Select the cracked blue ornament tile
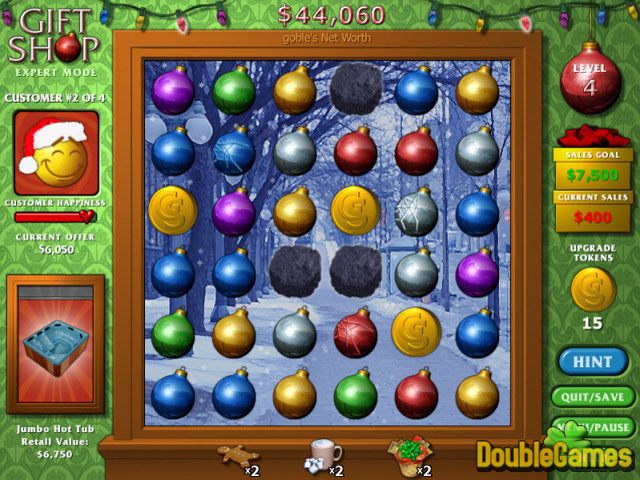640x480 pixels. click(233, 152)
